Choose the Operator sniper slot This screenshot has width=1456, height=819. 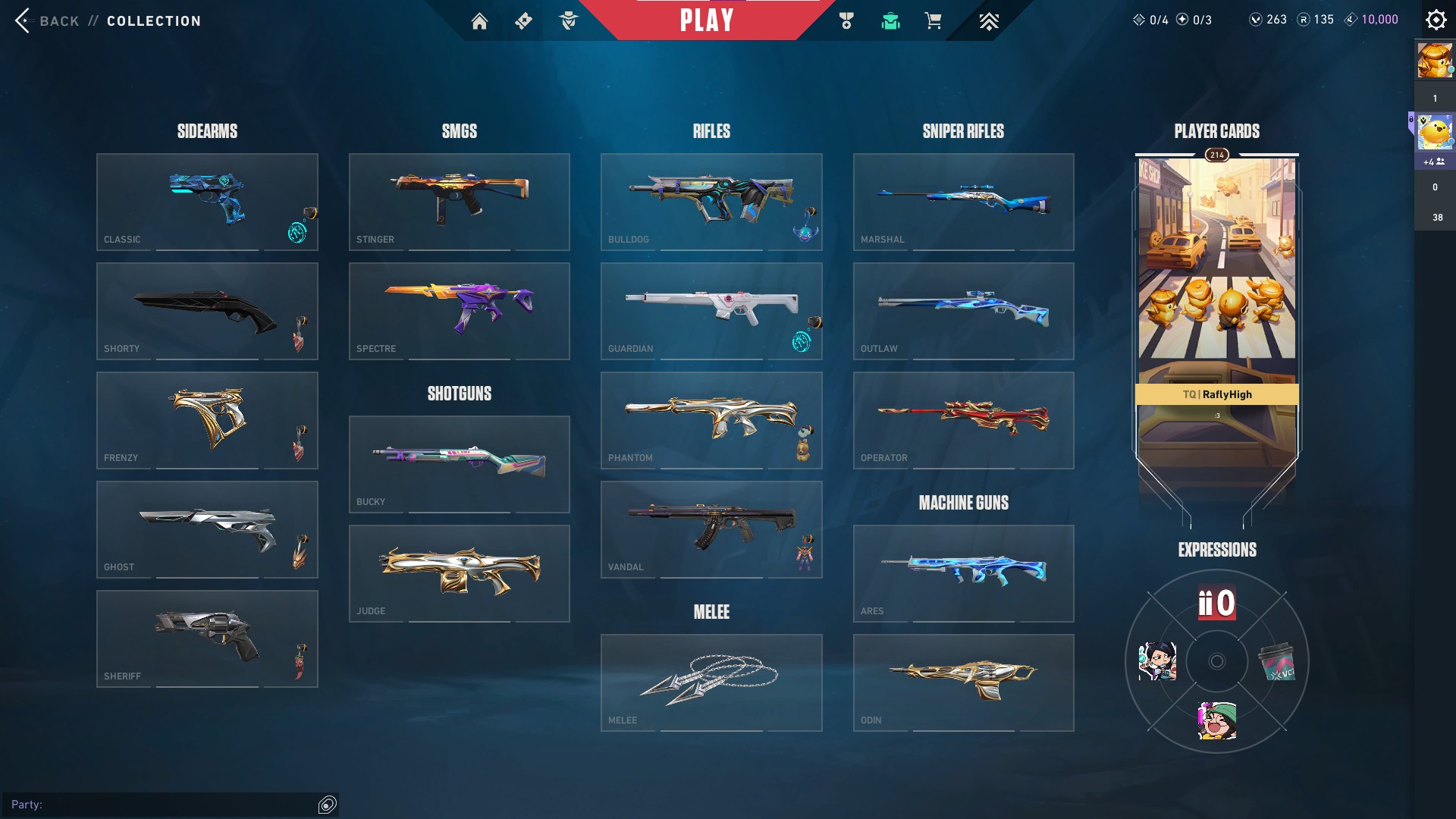pyautogui.click(x=963, y=420)
